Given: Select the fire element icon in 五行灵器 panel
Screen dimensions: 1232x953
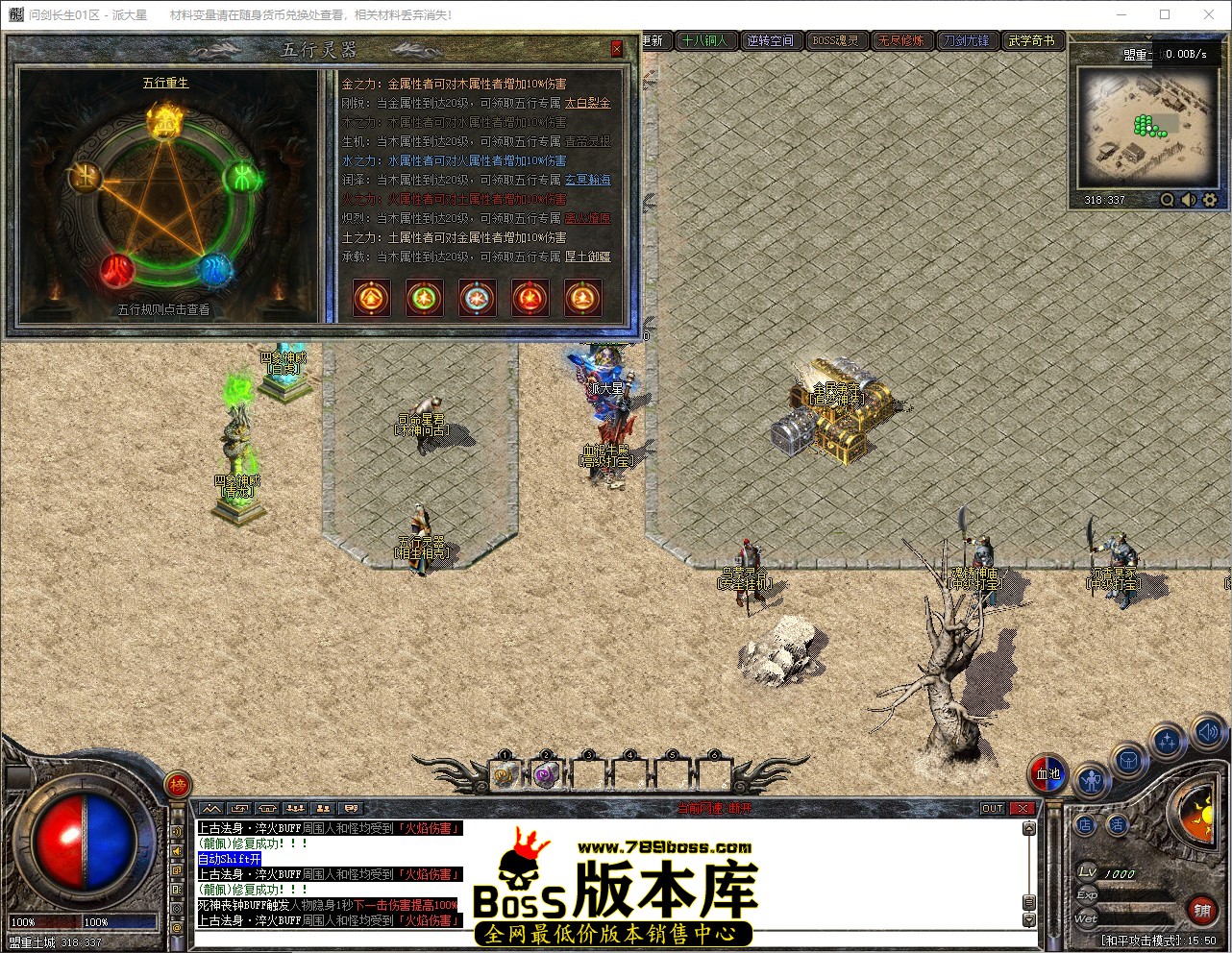Looking at the screenshot, I should coord(530,298).
